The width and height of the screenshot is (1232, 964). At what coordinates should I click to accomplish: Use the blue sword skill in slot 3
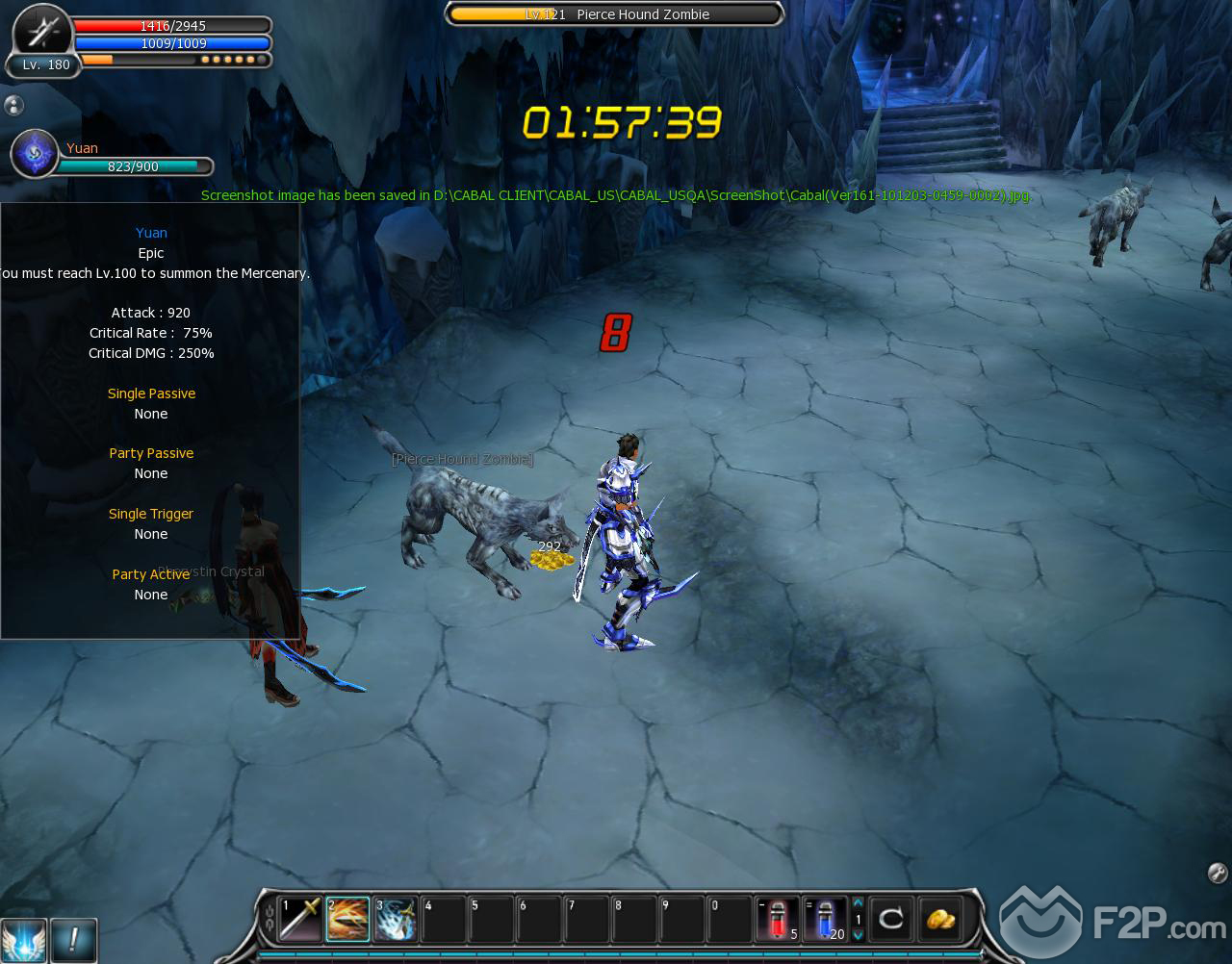pos(395,919)
